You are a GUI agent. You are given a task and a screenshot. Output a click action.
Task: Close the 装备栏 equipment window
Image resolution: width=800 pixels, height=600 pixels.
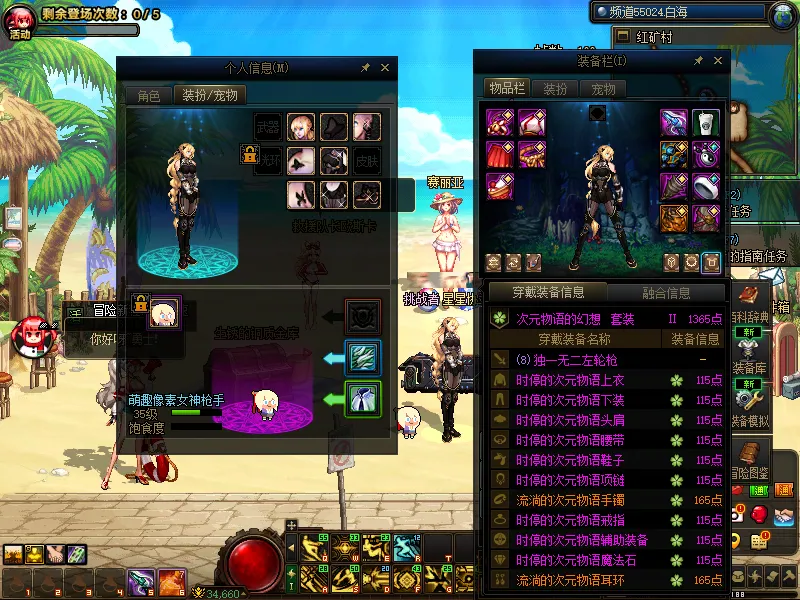tap(718, 61)
